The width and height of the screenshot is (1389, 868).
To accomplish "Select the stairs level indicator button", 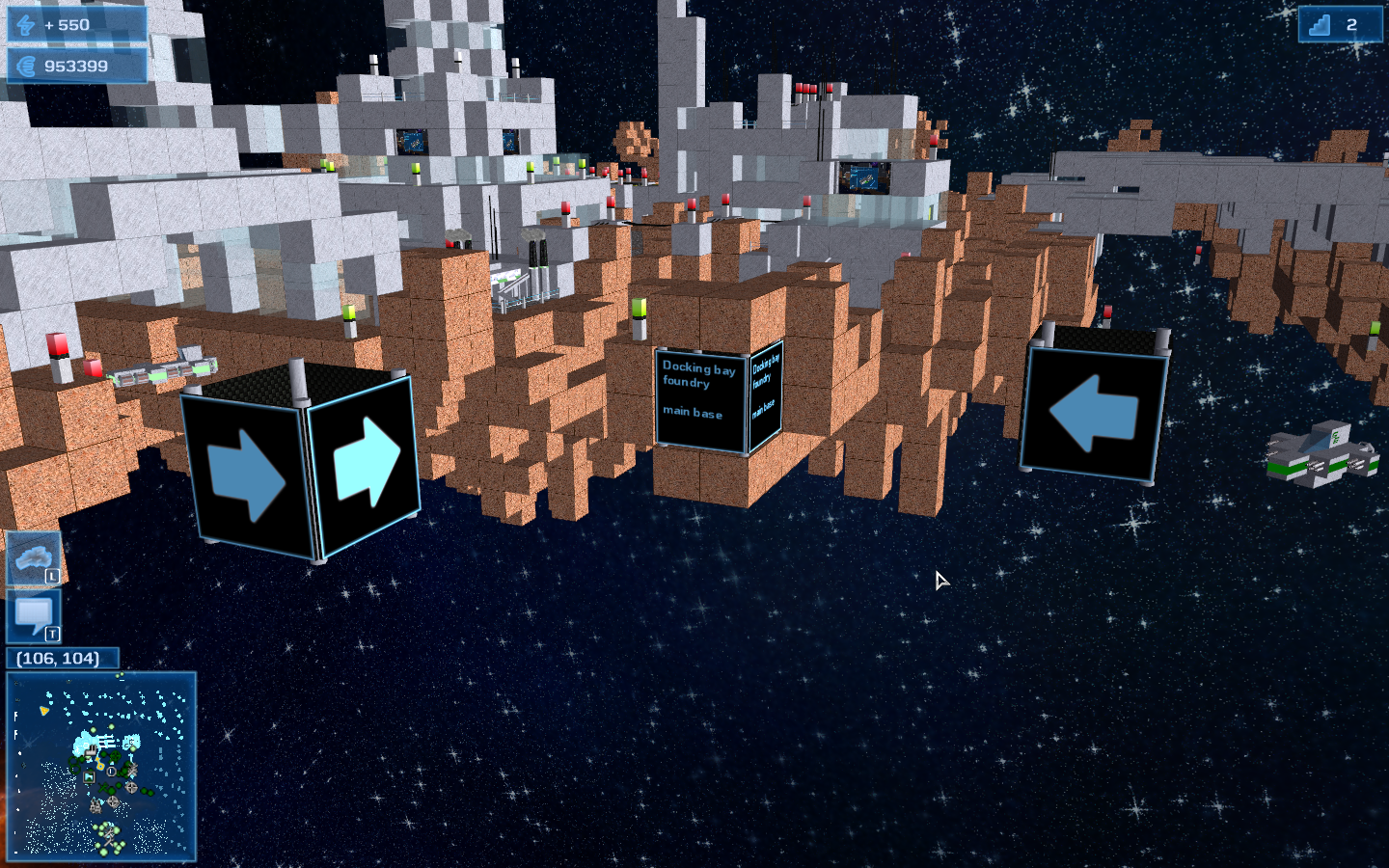I will [1339, 24].
